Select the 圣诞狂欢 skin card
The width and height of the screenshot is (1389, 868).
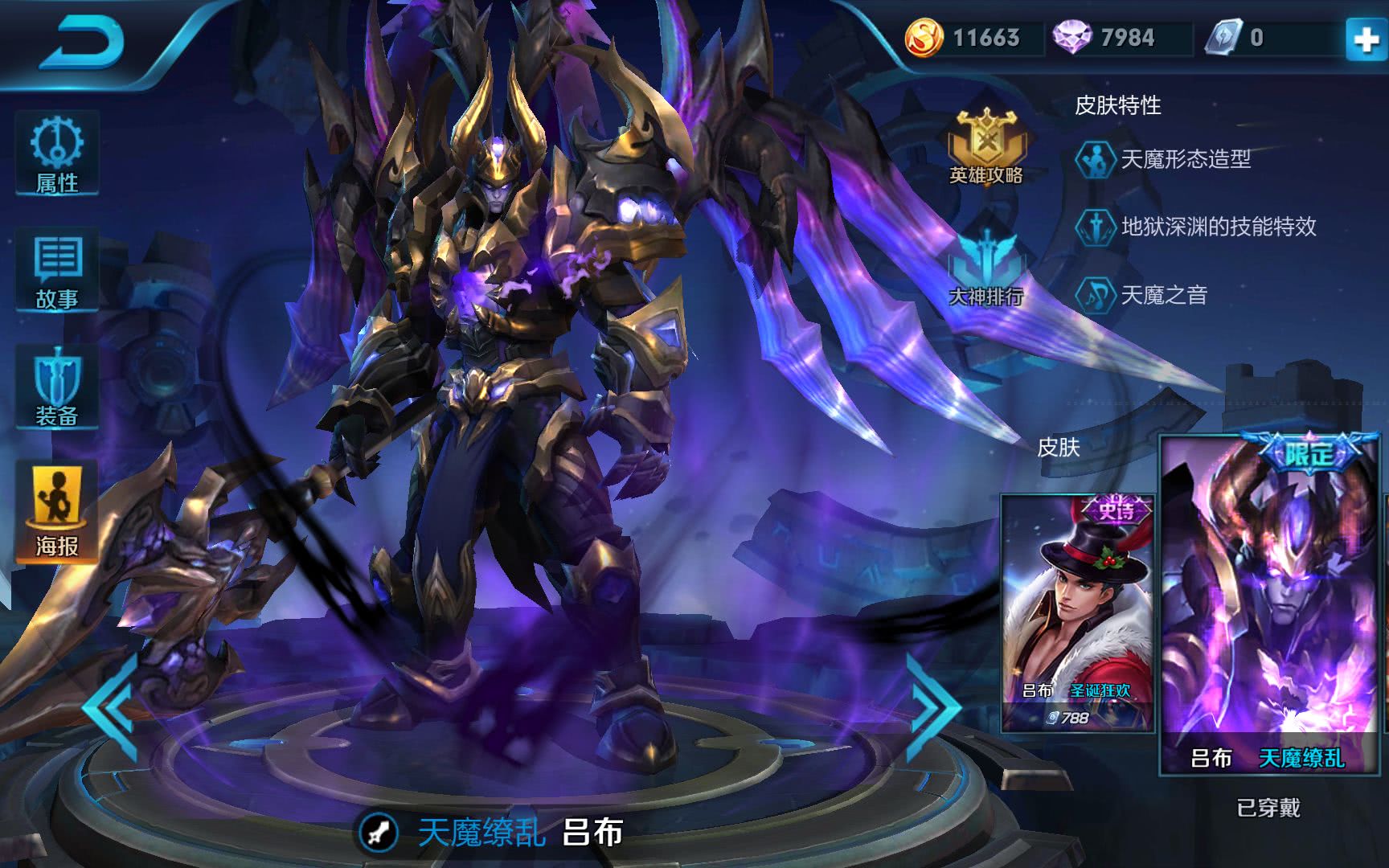pyautogui.click(x=1077, y=612)
